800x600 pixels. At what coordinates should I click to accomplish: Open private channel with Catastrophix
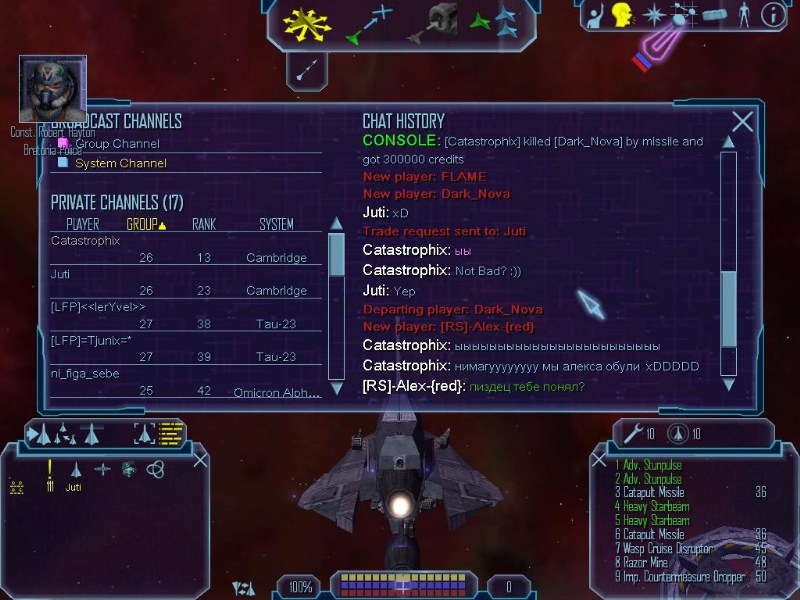tap(85, 241)
